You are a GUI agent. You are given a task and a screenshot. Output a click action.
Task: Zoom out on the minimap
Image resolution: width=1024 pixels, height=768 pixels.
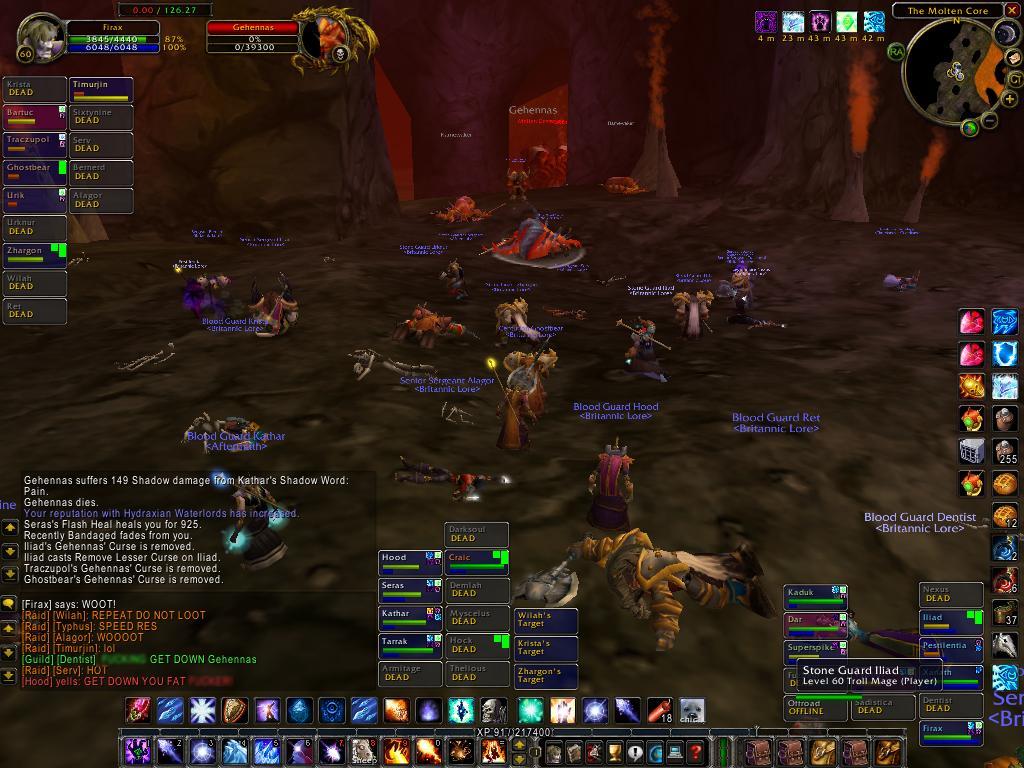(x=990, y=120)
